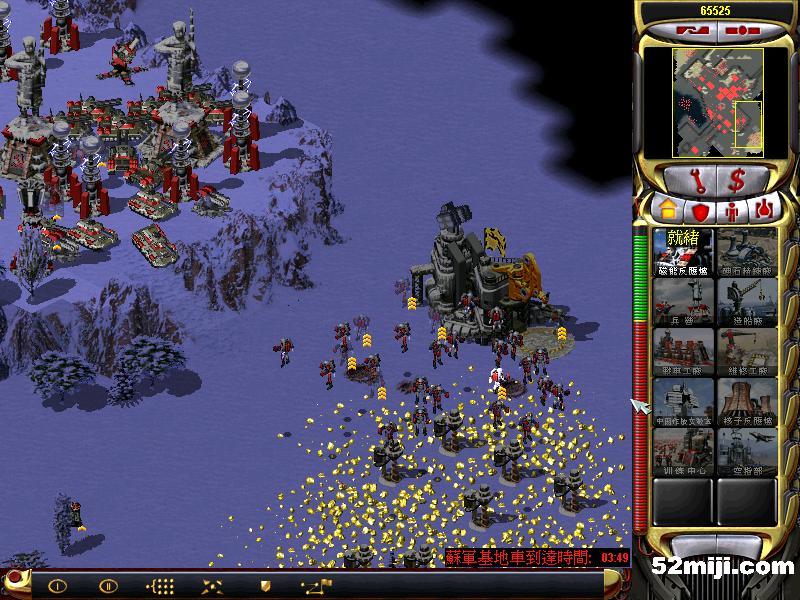Place the ready Tesla Reactor (磁能反應爐)
Screen dimensions: 800x600
coord(685,254)
